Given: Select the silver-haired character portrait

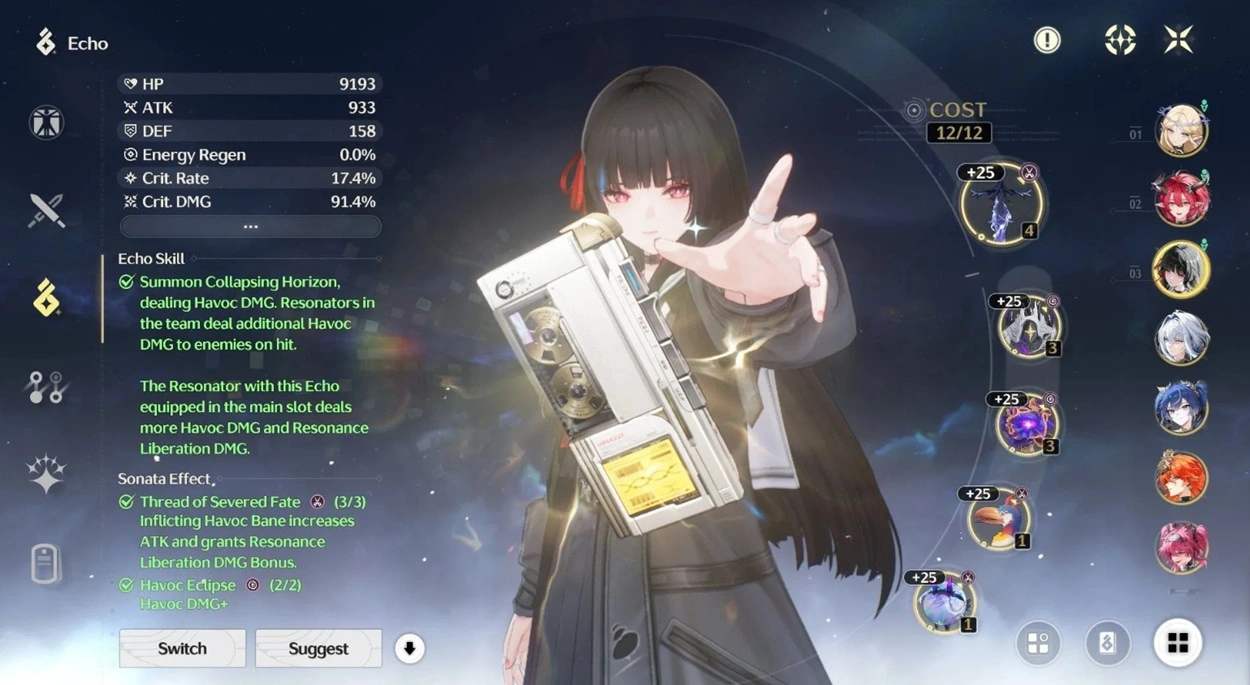Looking at the screenshot, I should (x=1181, y=338).
